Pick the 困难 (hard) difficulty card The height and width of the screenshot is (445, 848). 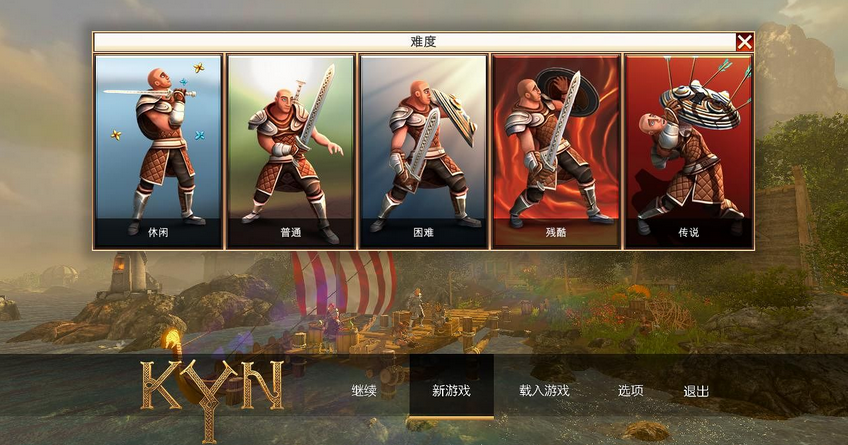coord(423,150)
